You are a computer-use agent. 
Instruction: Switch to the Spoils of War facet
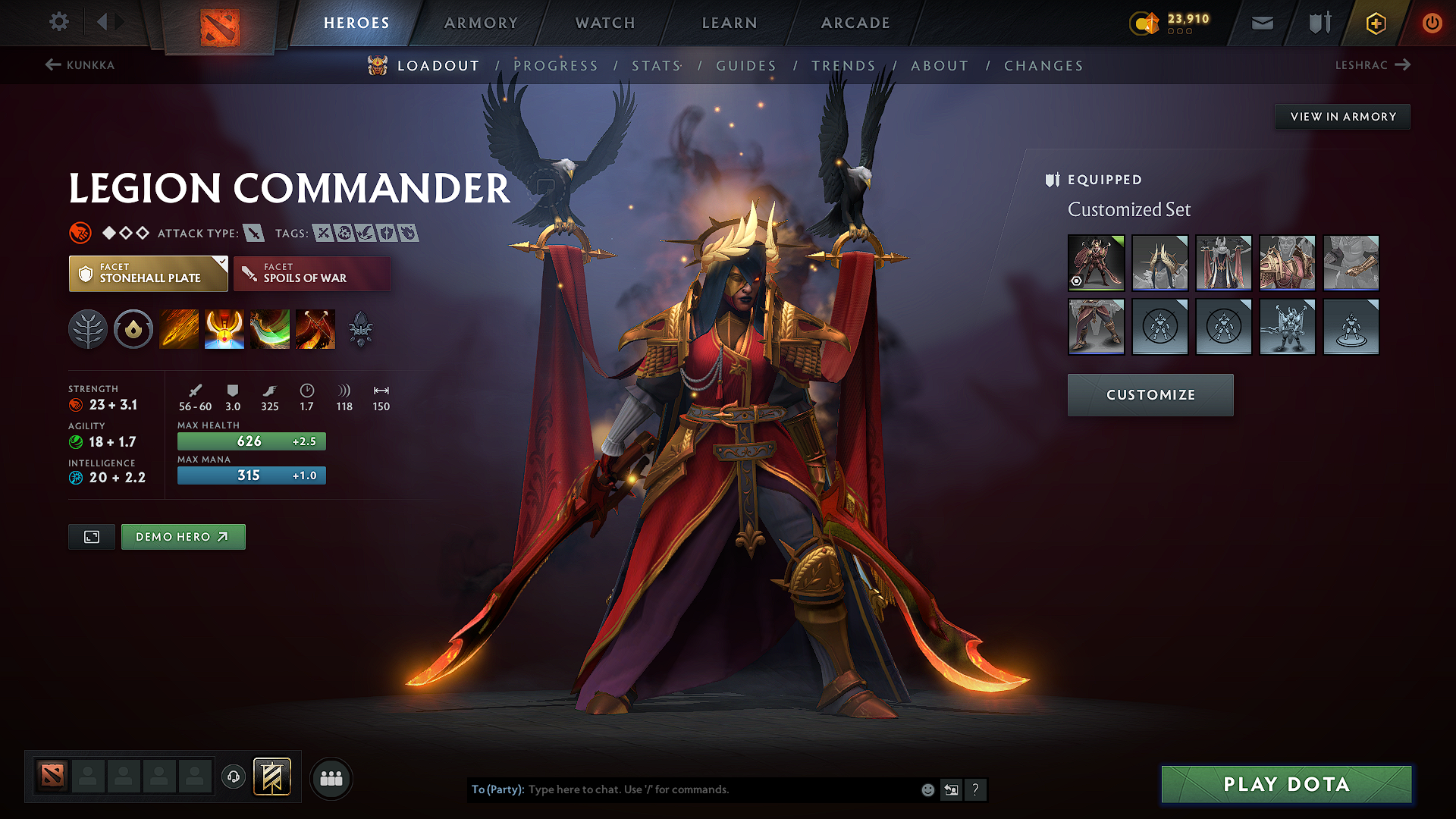(x=312, y=273)
